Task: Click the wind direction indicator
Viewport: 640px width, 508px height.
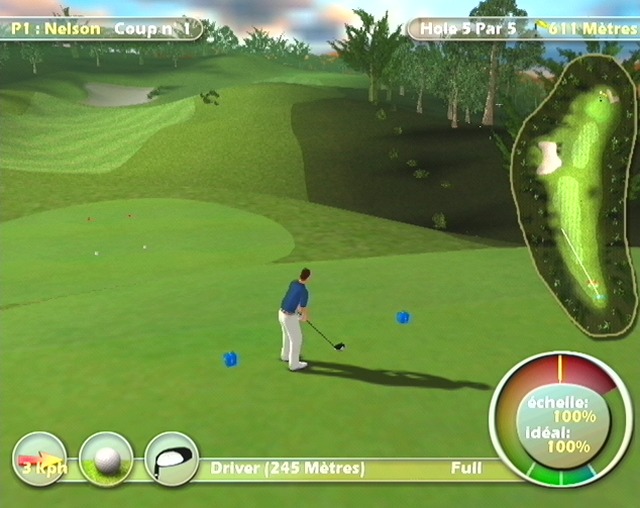Action: click(x=39, y=459)
